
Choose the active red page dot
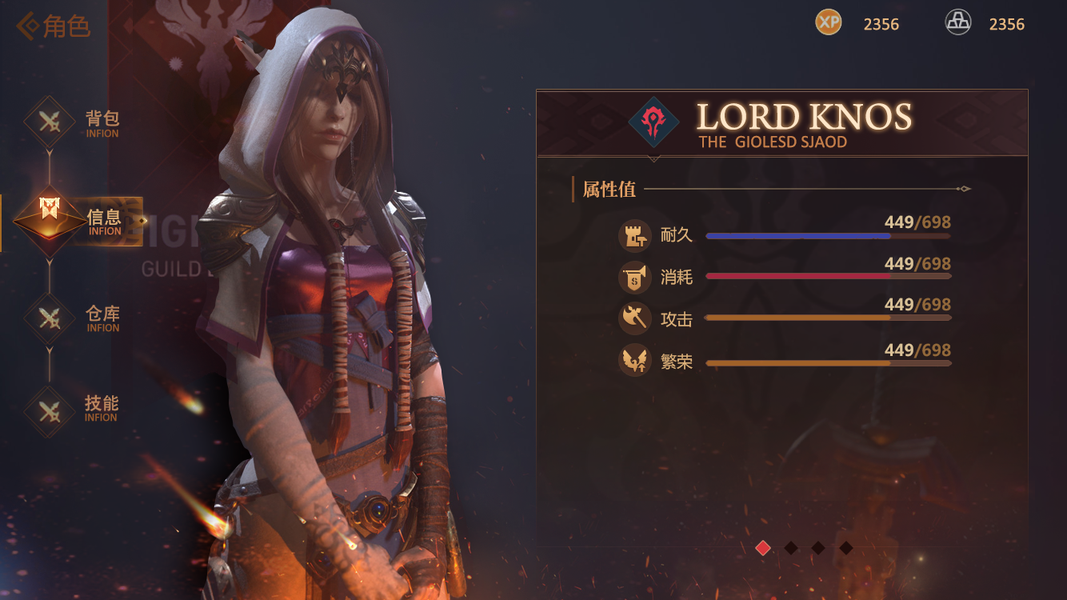tap(763, 548)
